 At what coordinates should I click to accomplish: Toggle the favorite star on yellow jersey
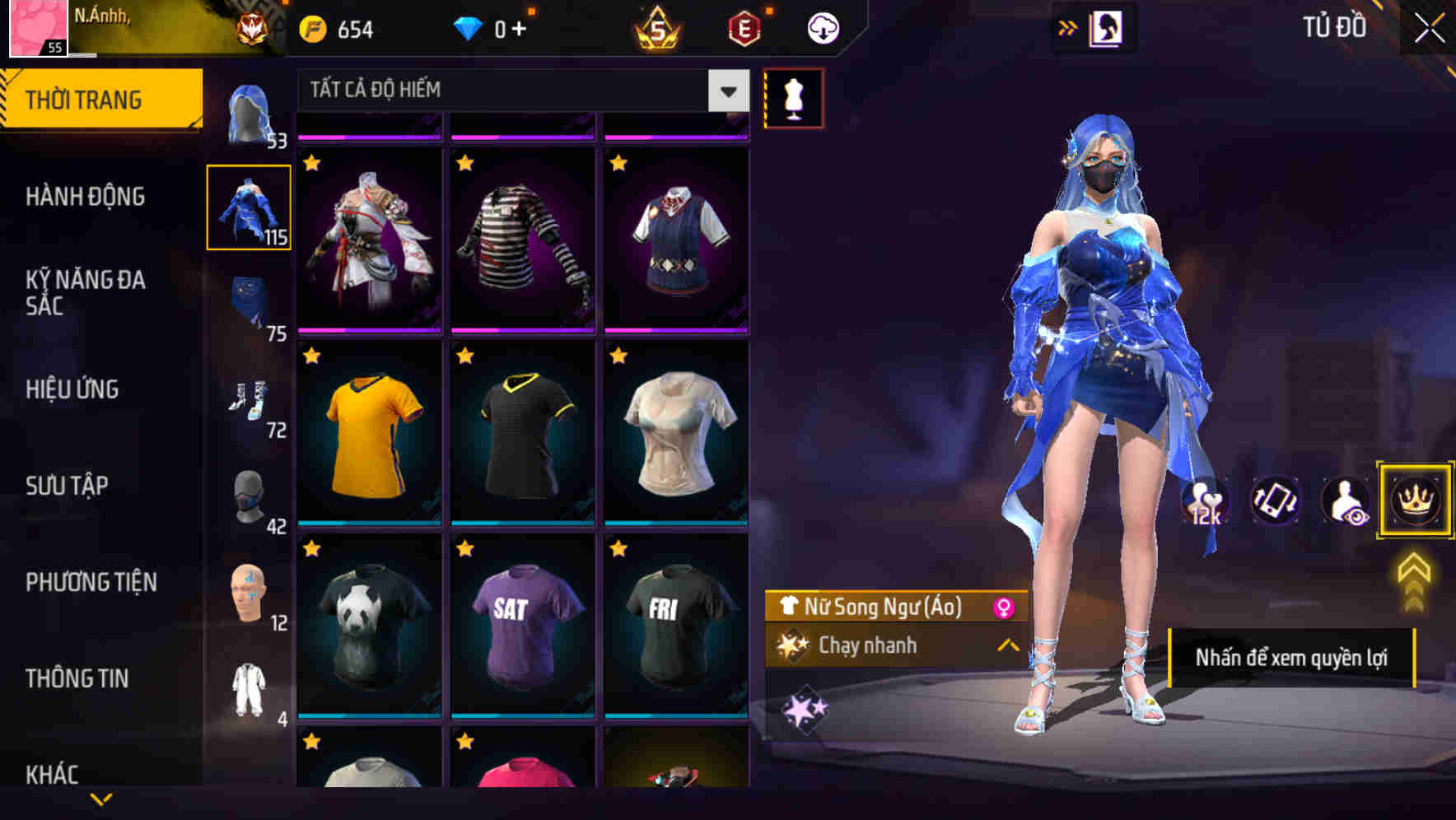coord(310,356)
